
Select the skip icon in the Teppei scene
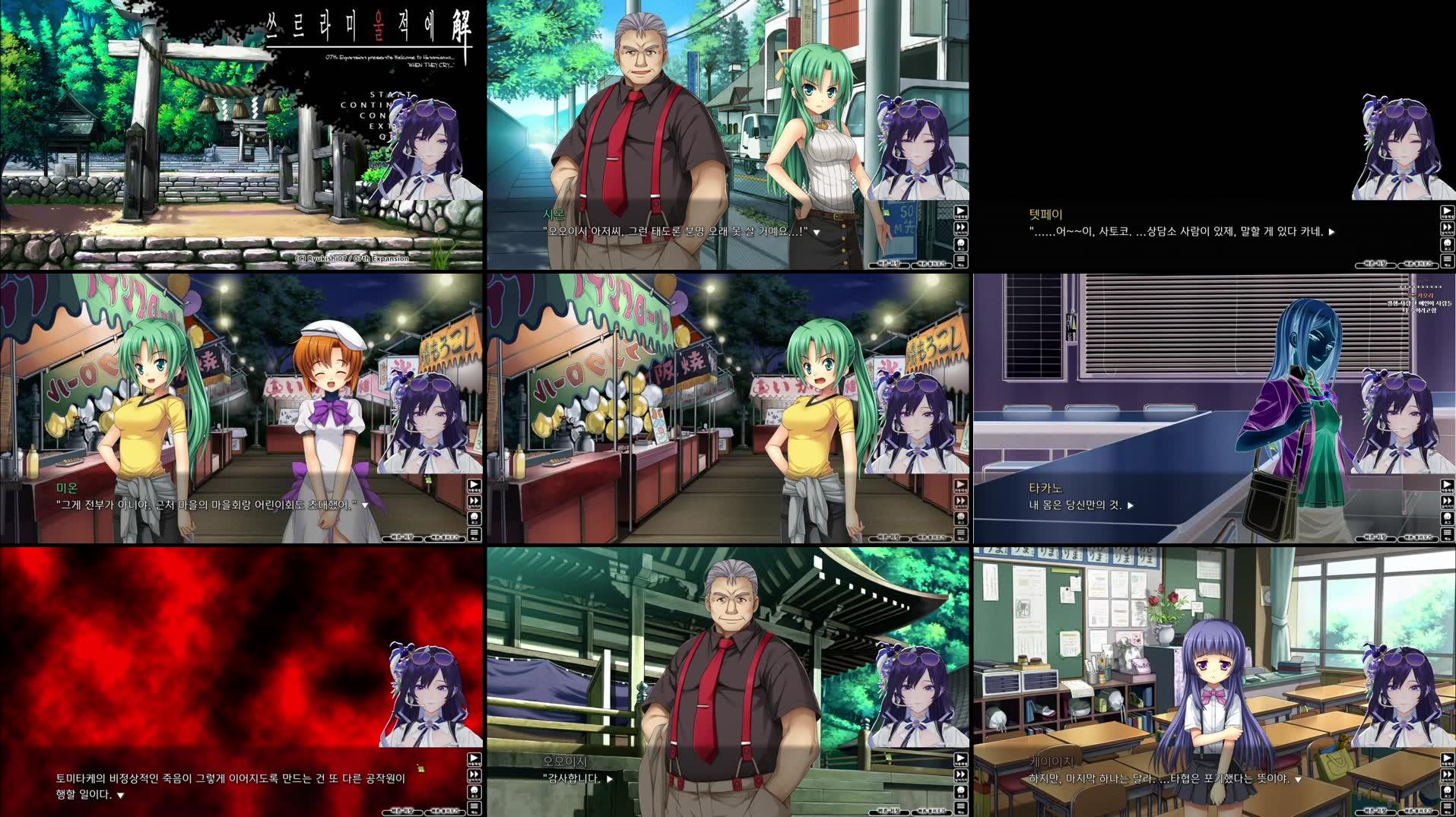pyautogui.click(x=1446, y=229)
